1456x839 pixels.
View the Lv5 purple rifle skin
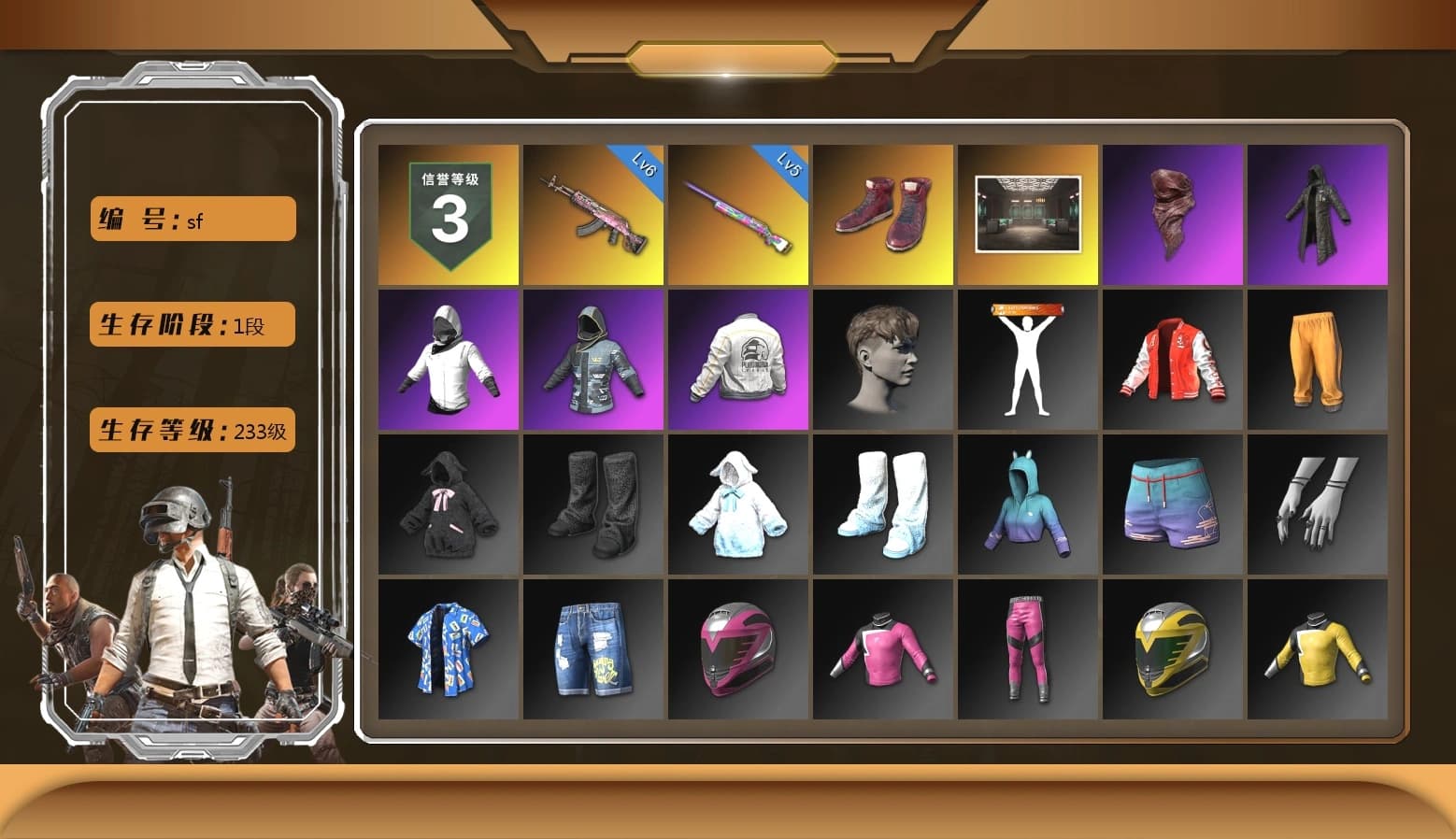coord(737,213)
